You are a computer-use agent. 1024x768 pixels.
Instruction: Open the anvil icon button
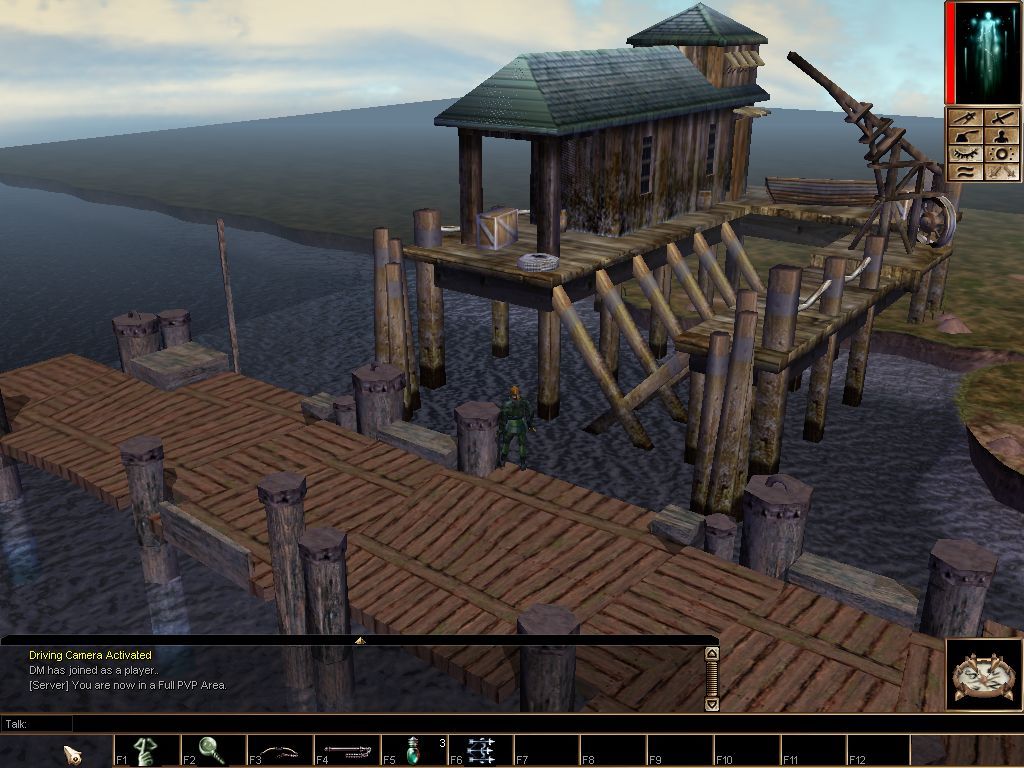tap(966, 136)
